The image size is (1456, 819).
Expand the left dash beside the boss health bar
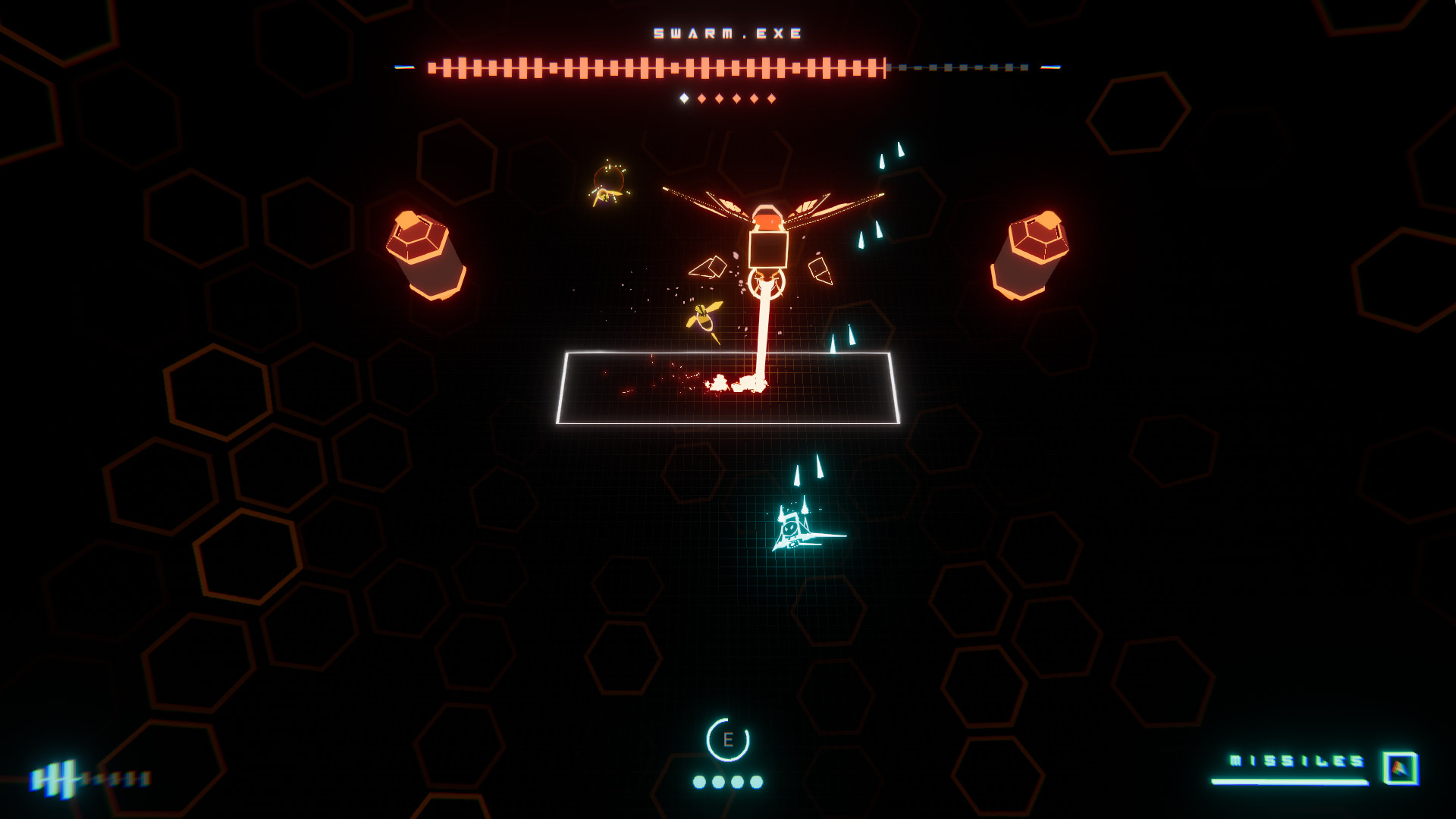(x=403, y=67)
